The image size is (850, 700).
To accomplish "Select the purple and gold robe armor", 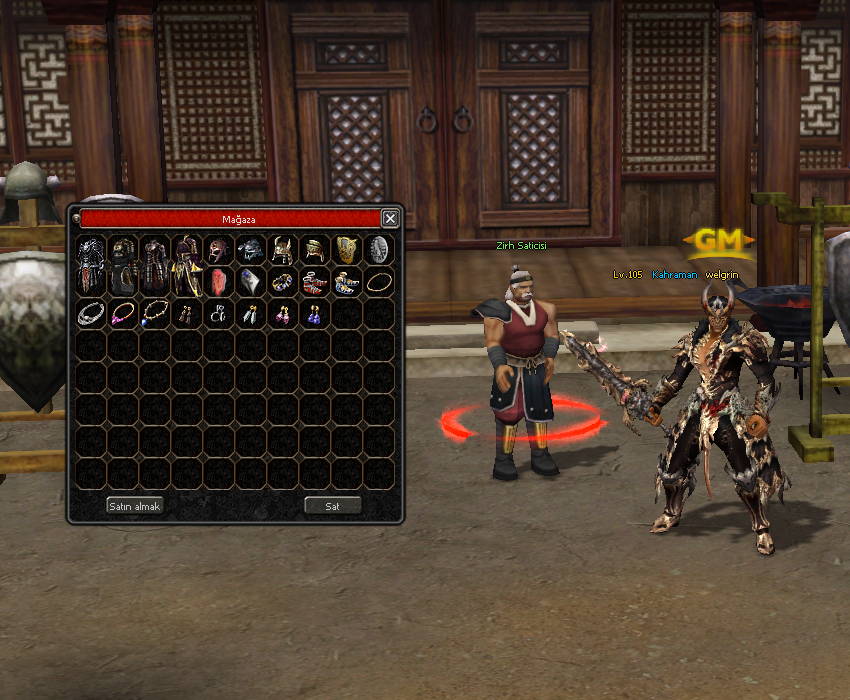I will 187,263.
